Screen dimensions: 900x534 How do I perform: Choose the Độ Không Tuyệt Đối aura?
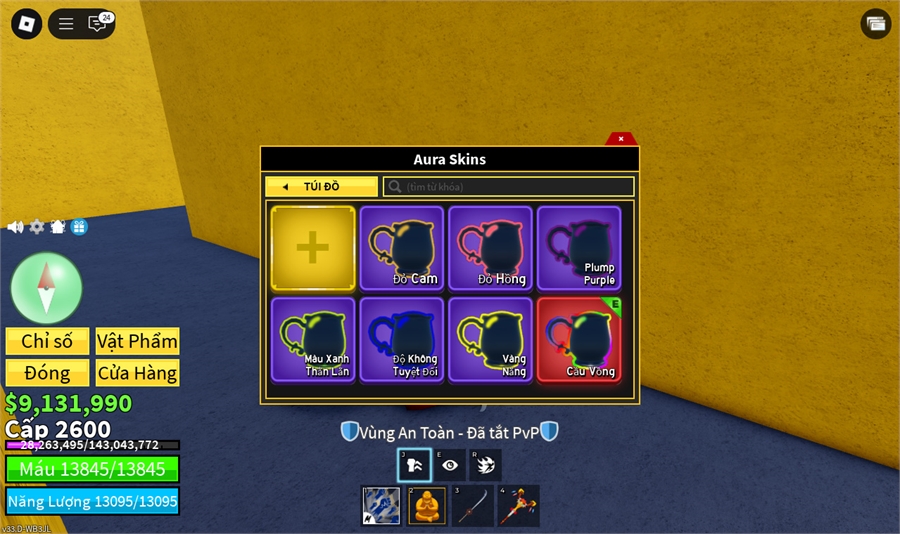tap(401, 339)
